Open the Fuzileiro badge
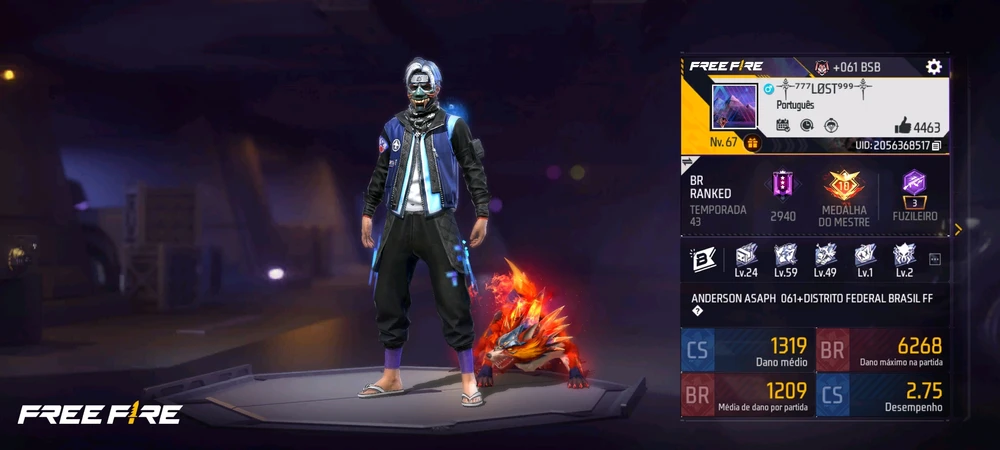Image resolution: width=1000 pixels, height=450 pixels. 911,183
